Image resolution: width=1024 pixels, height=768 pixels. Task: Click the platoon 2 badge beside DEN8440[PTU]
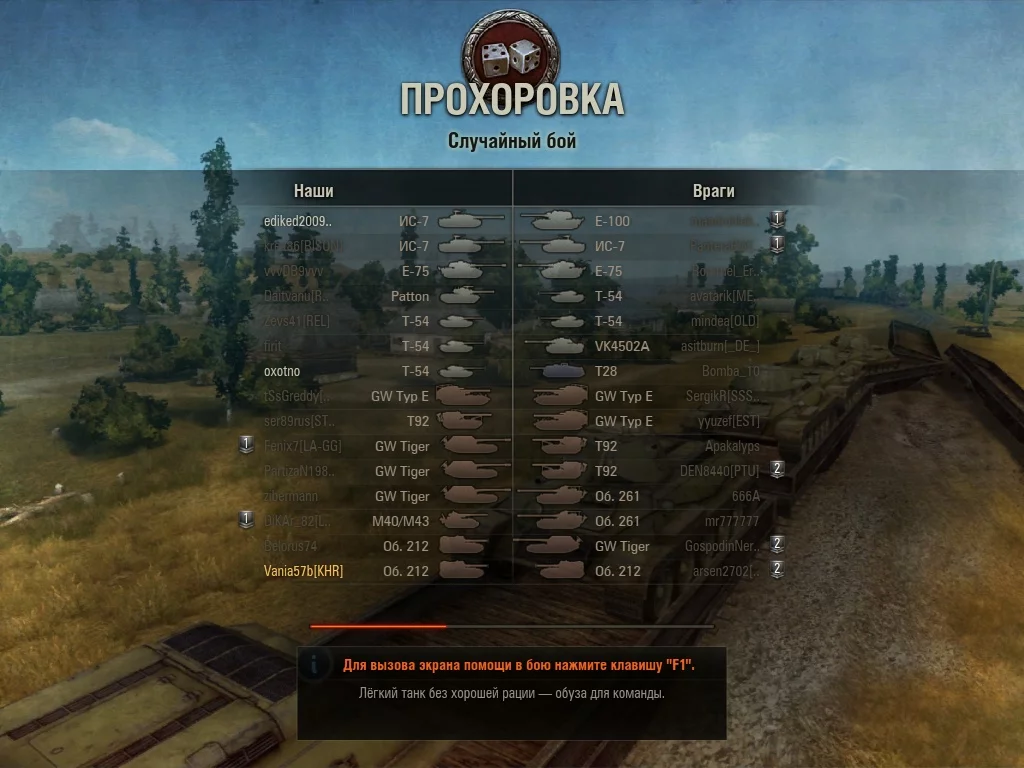(x=777, y=469)
